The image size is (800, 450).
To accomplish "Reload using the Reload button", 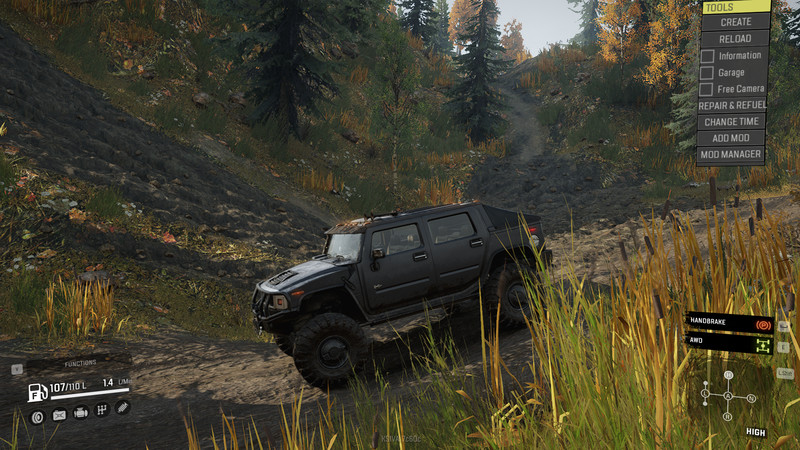I will tap(735, 38).
